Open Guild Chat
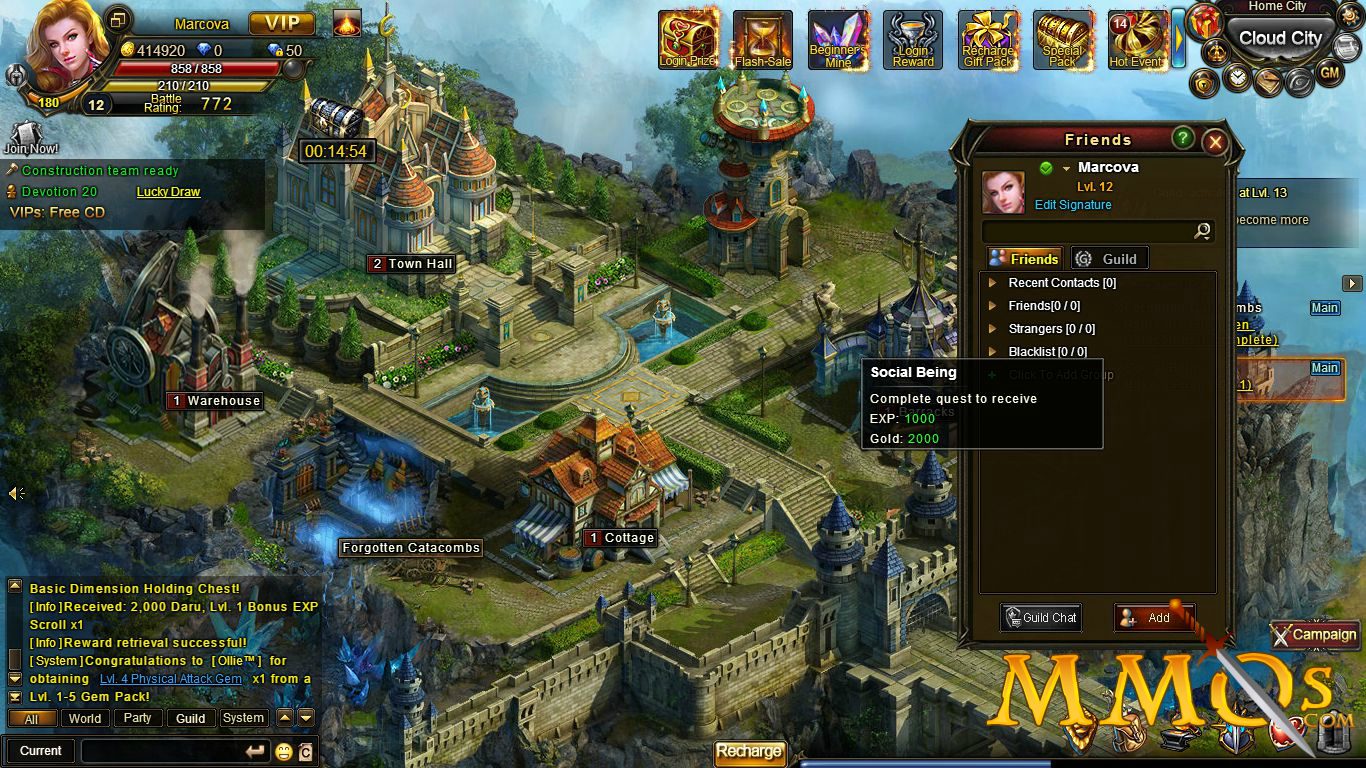This screenshot has width=1366, height=768. 1041,618
